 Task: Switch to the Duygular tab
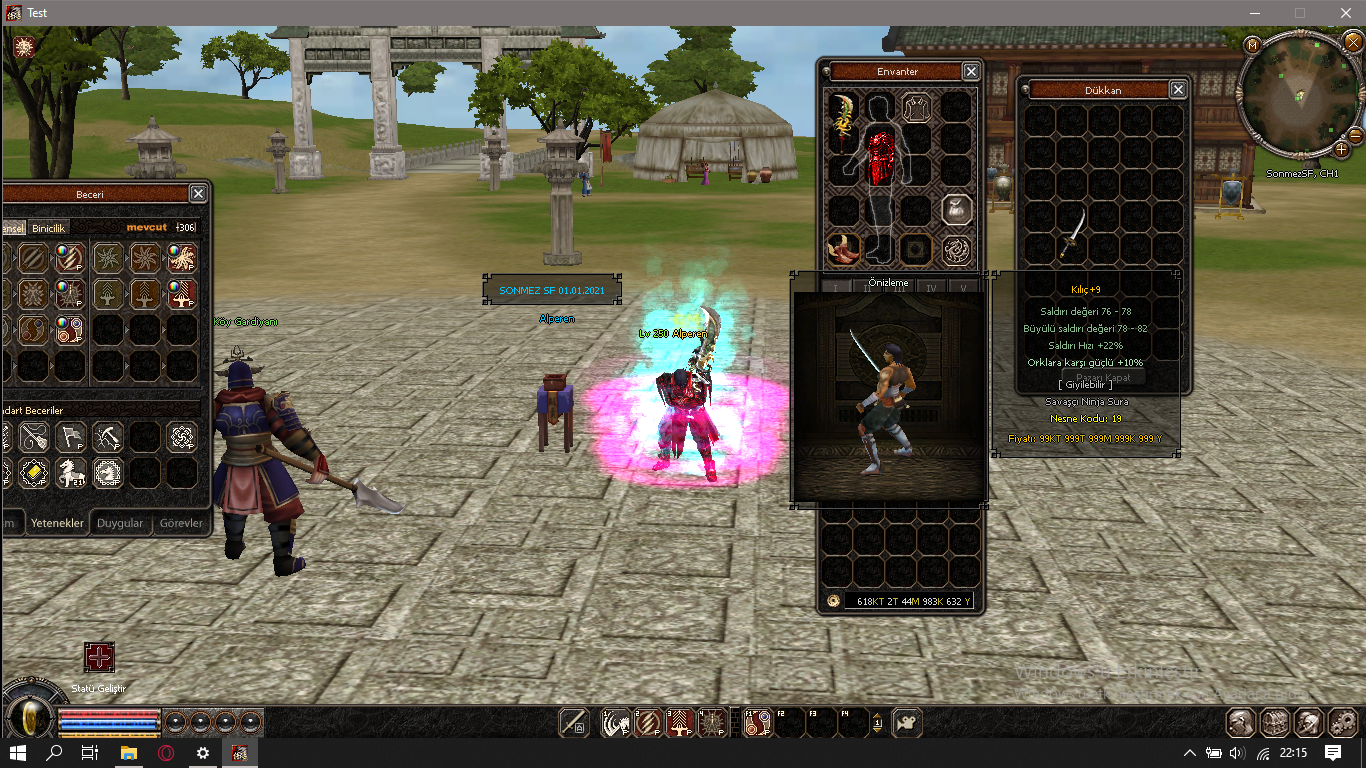[119, 522]
